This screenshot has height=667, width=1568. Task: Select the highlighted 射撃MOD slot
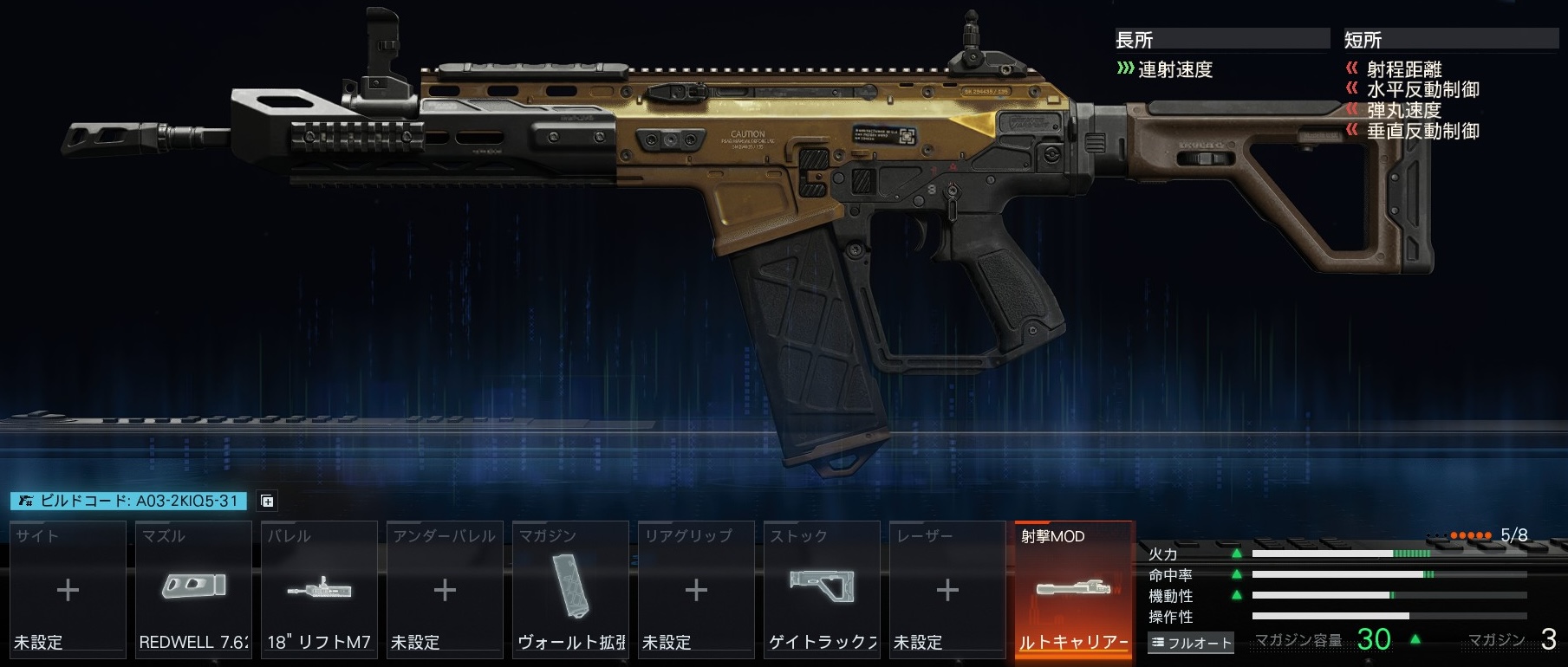pos(1073,589)
